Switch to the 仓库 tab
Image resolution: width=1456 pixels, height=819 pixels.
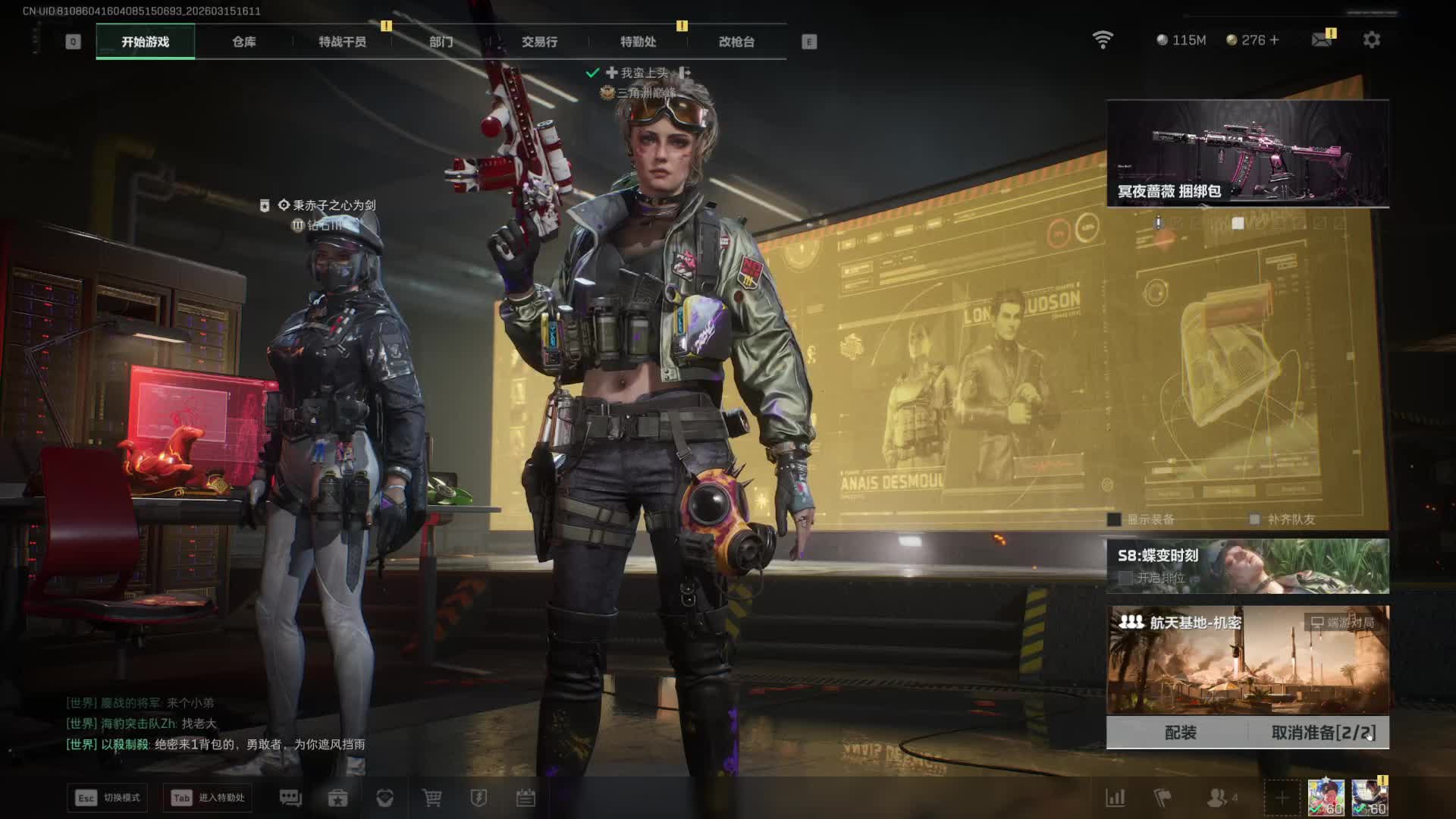coord(243,42)
